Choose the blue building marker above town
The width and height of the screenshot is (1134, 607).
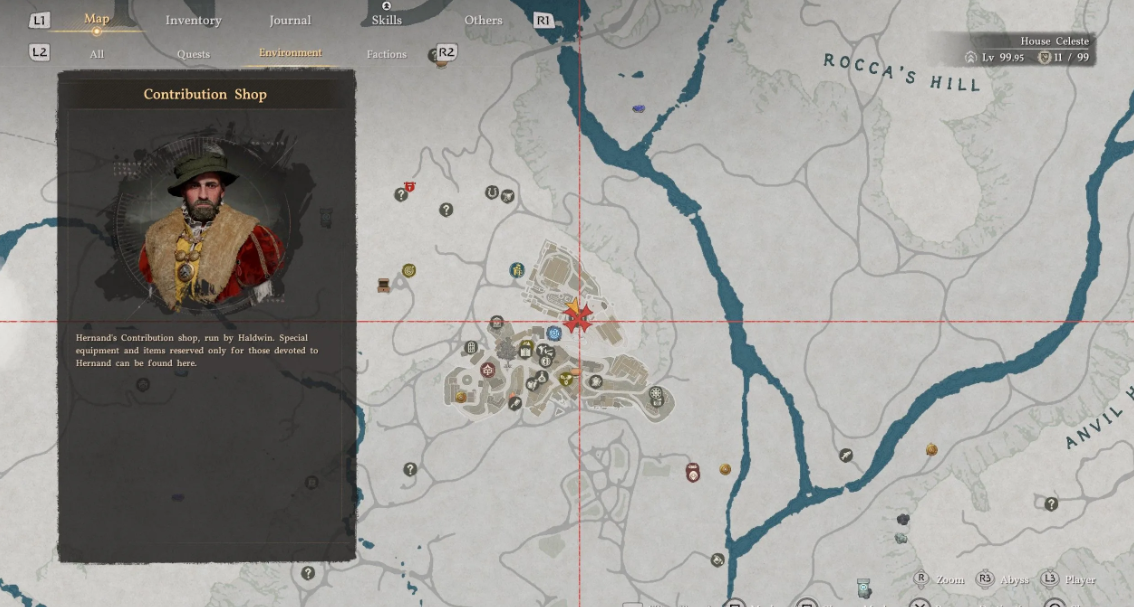[x=517, y=269]
